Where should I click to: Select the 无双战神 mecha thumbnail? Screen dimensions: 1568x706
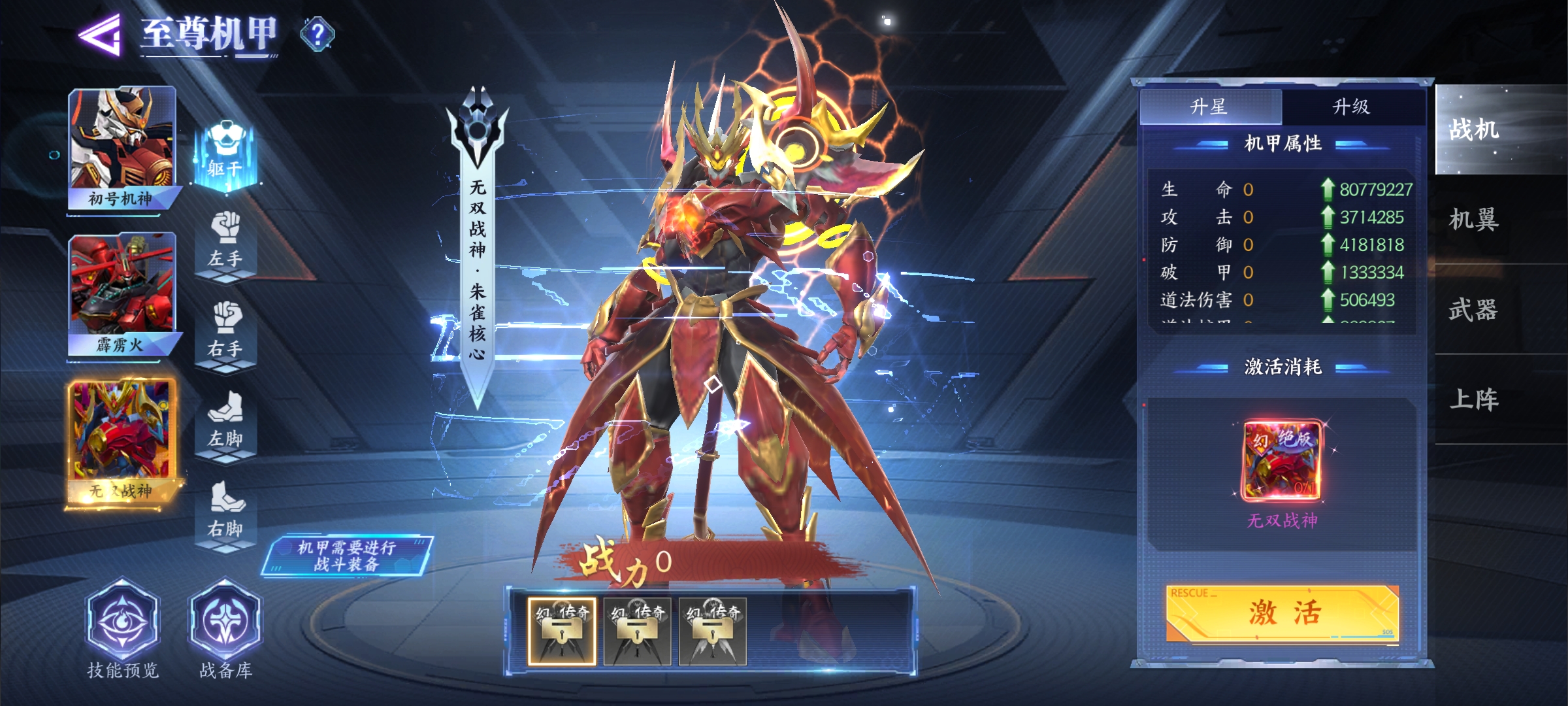[122, 443]
